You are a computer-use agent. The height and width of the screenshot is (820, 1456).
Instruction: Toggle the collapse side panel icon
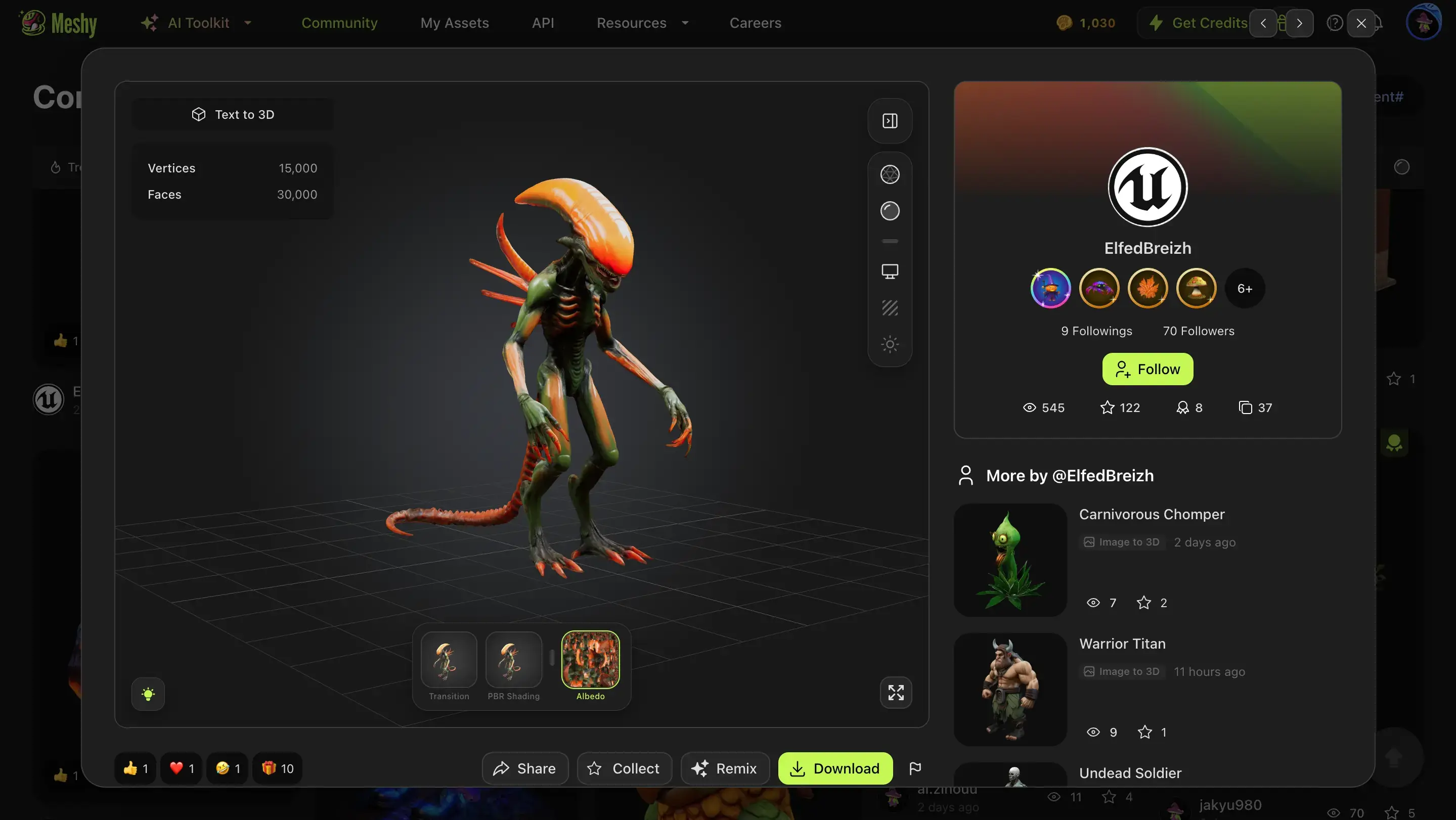(x=889, y=120)
